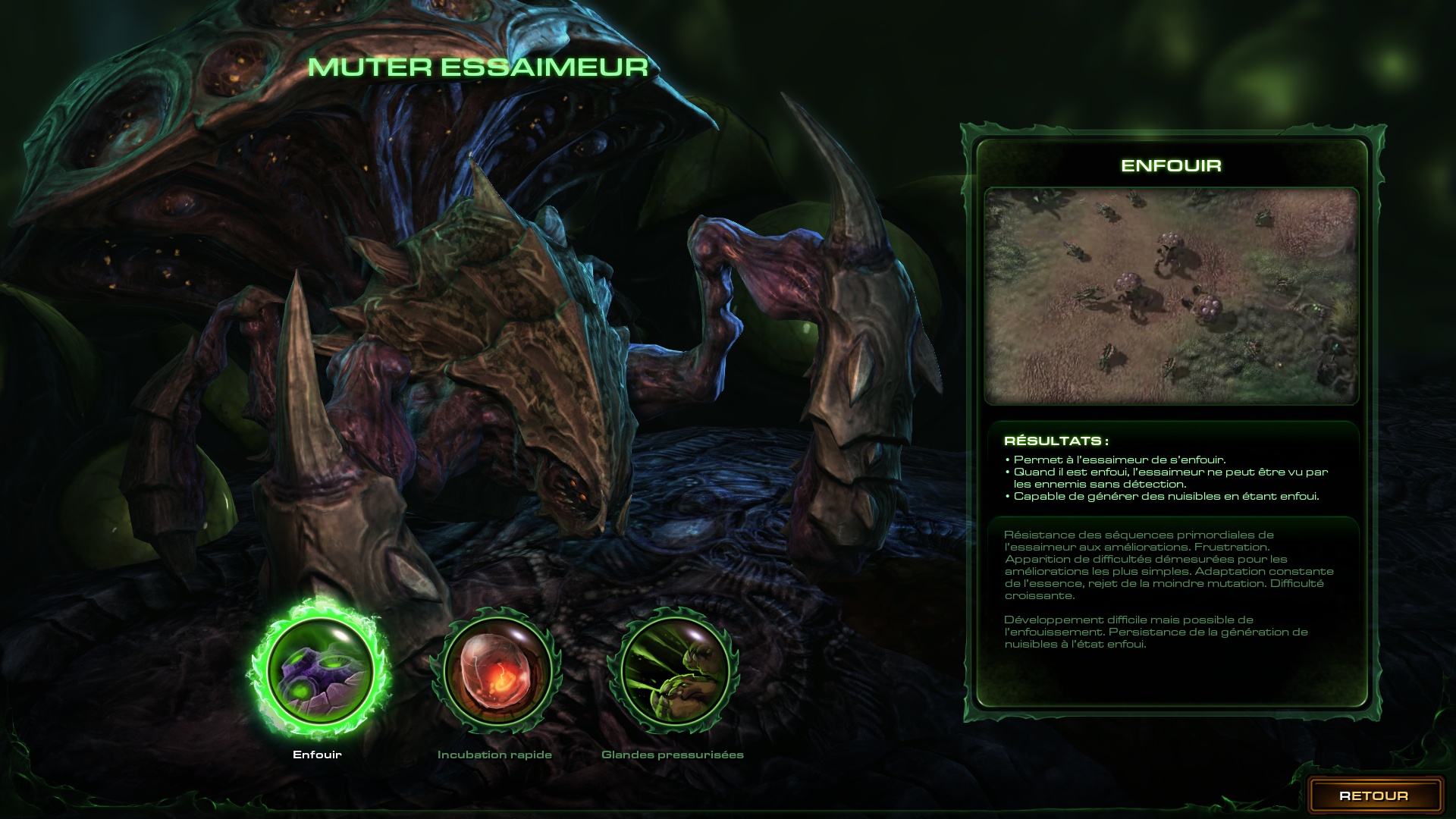The width and height of the screenshot is (1456, 819).
Task: Play the Enfouir preview video
Action: pos(1171,296)
